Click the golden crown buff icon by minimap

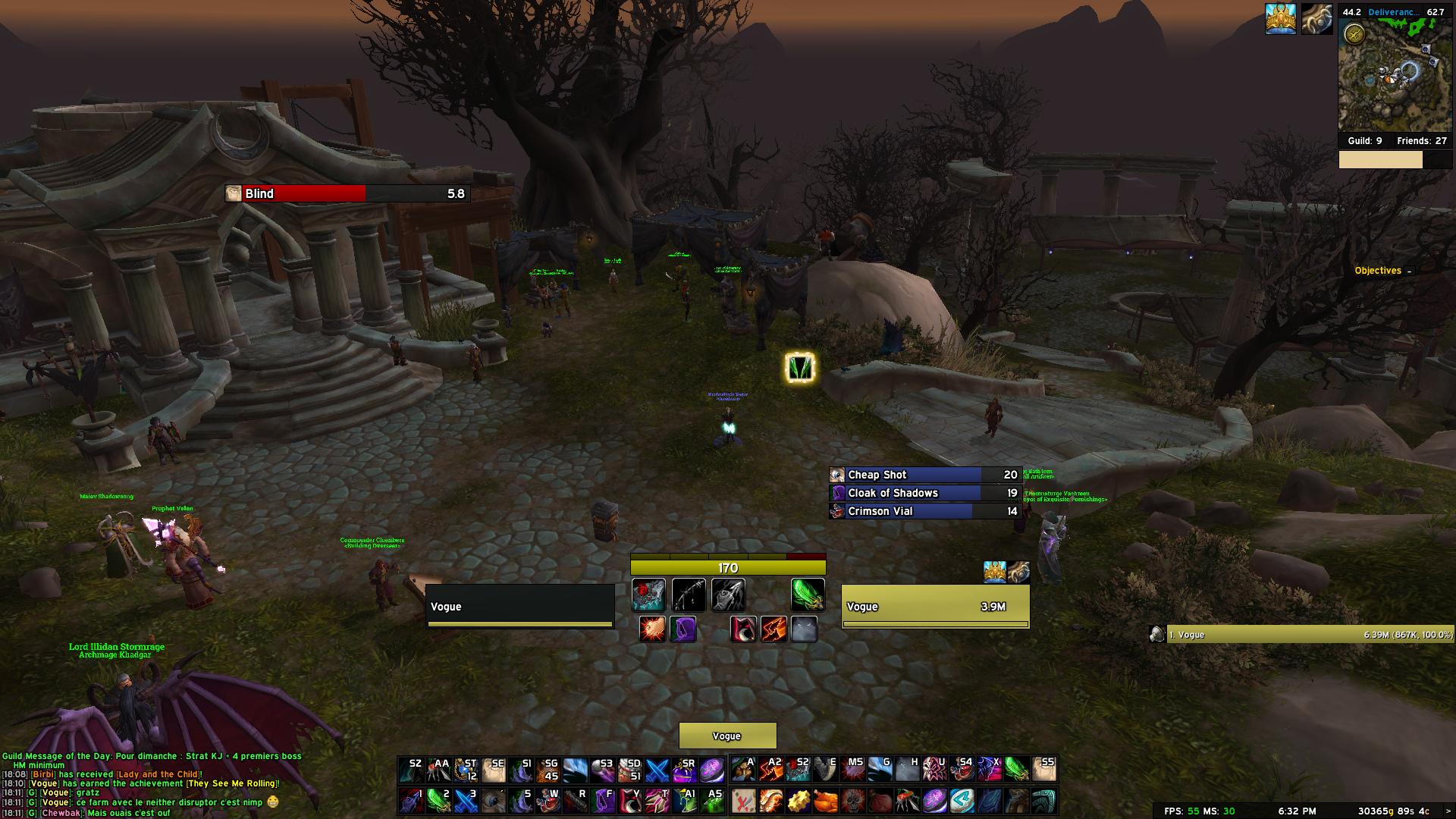1280,19
